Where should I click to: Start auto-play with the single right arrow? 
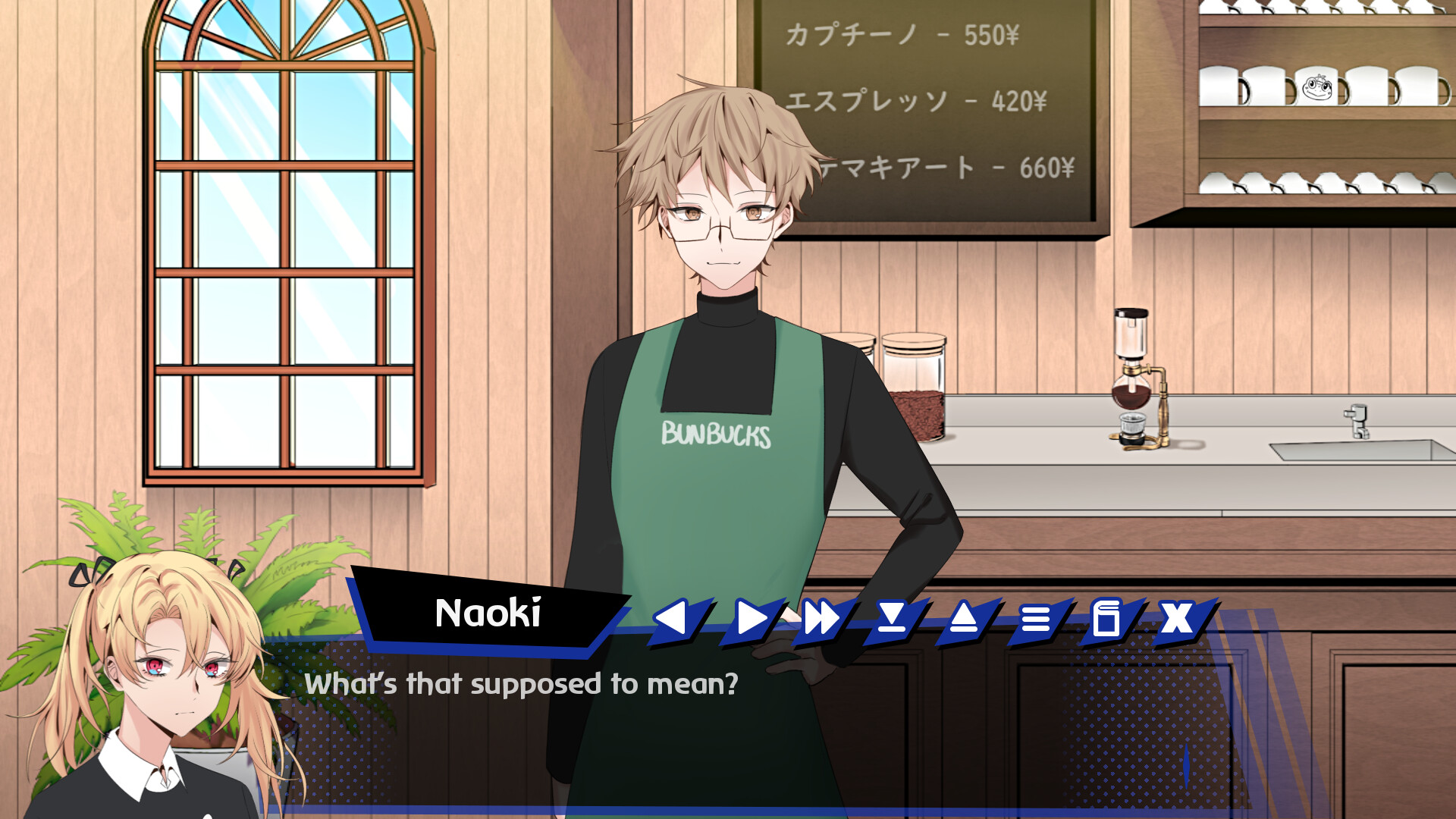coord(750,619)
